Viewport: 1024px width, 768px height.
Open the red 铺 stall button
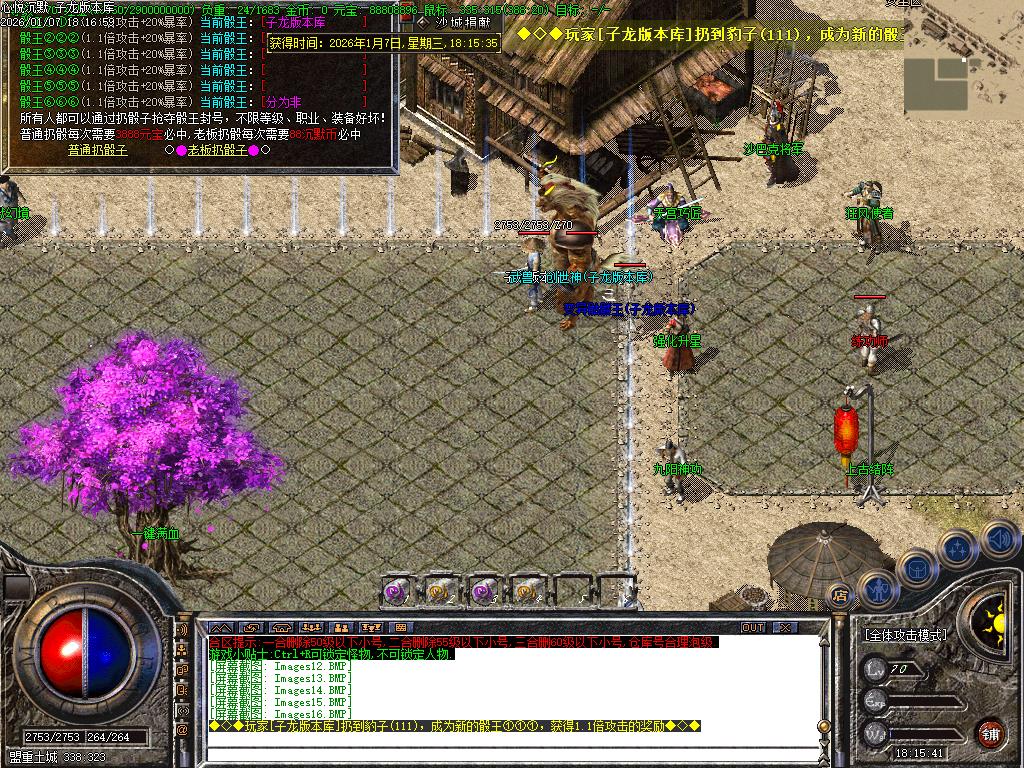click(990, 733)
